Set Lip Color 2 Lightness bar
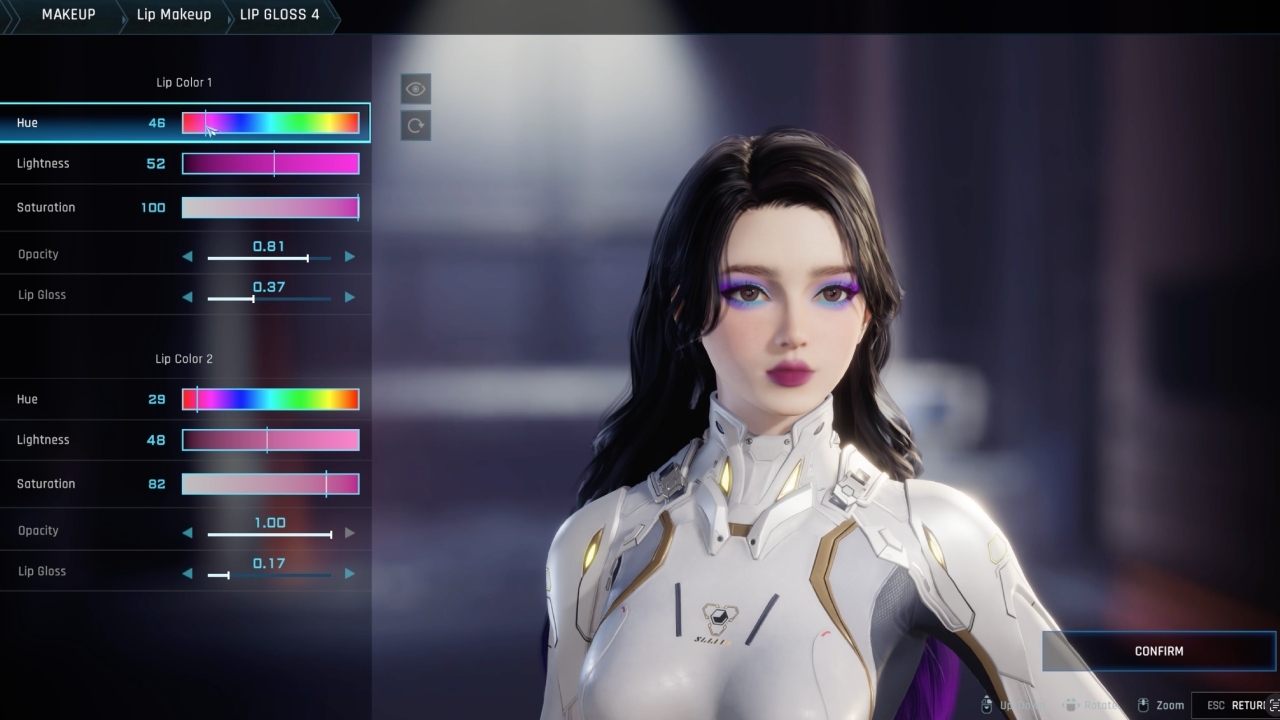 point(270,440)
